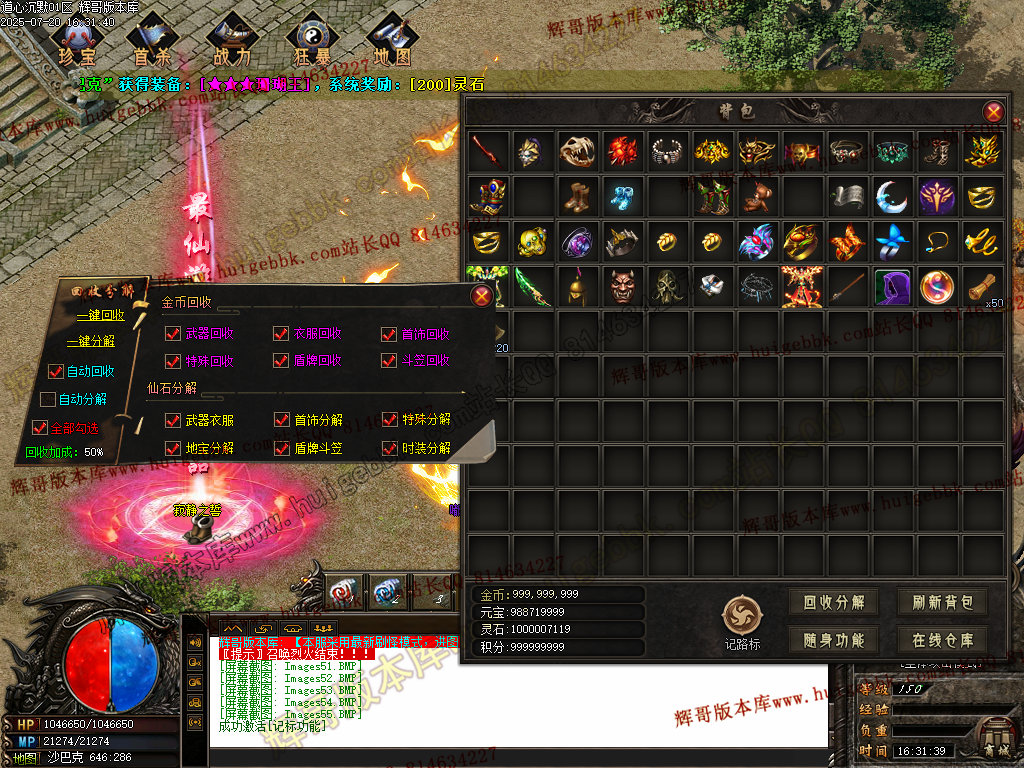
Task: Activate the 狂暴 berserk icon
Action: 311,40
